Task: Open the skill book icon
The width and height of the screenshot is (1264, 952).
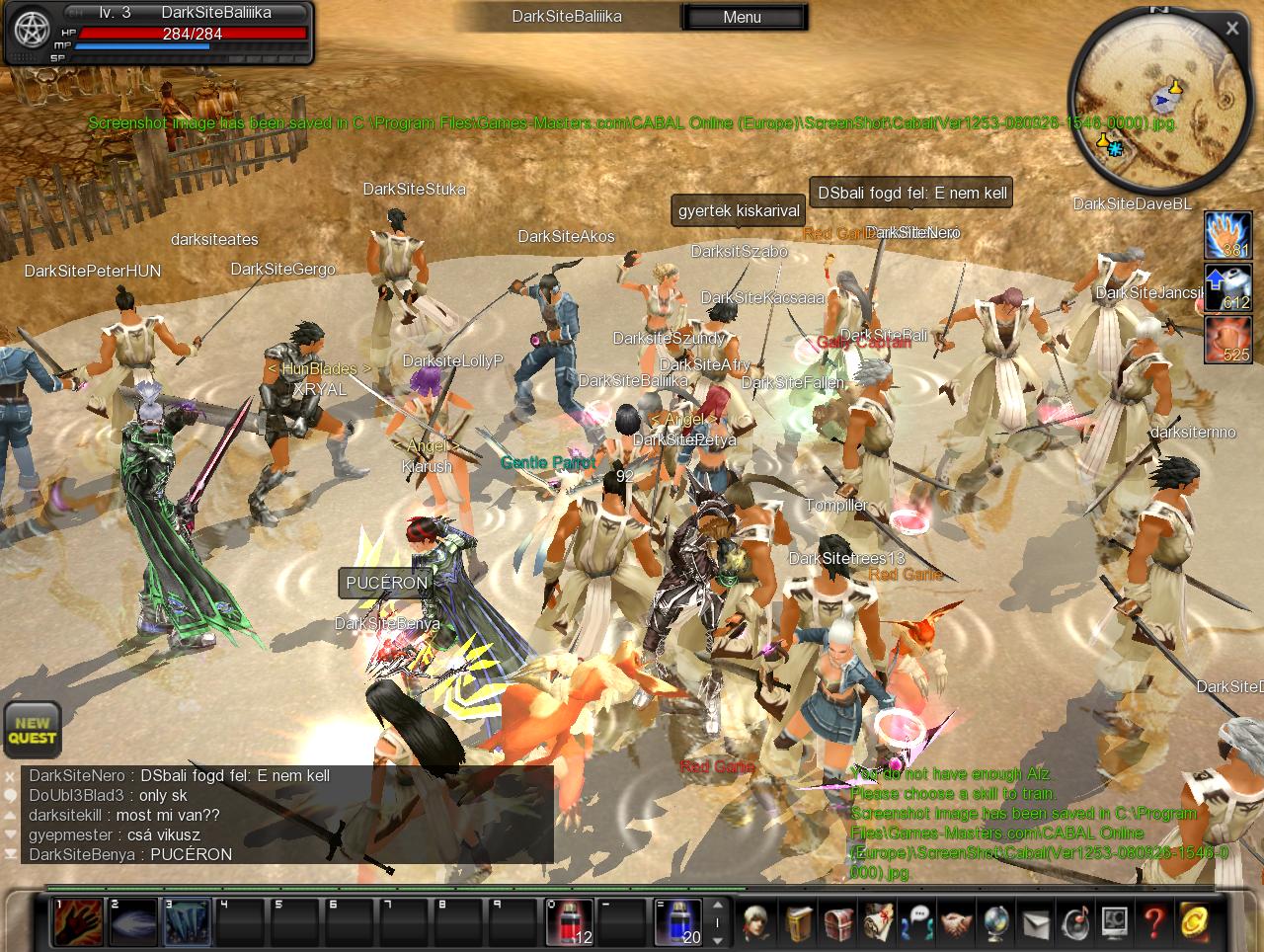Action: (x=800, y=922)
